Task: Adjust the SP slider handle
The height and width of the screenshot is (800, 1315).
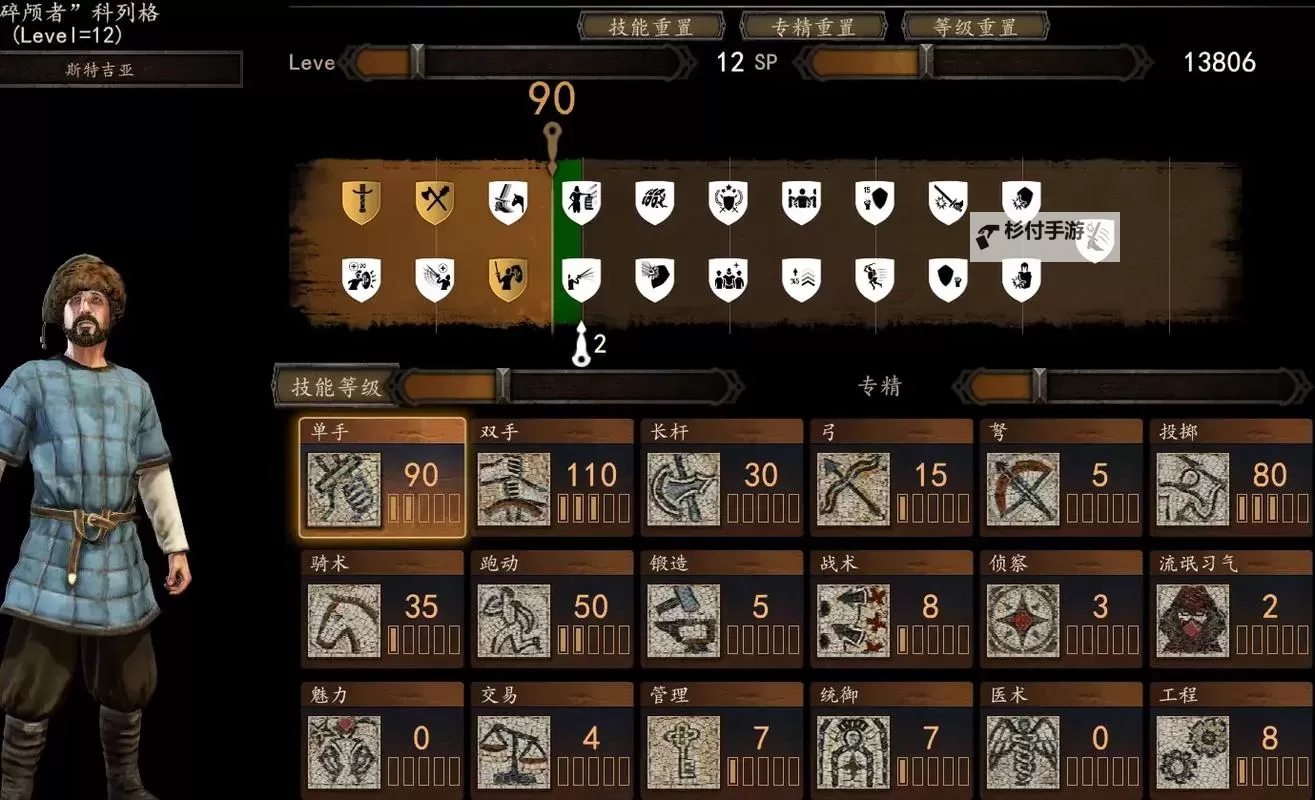Action: 926,62
